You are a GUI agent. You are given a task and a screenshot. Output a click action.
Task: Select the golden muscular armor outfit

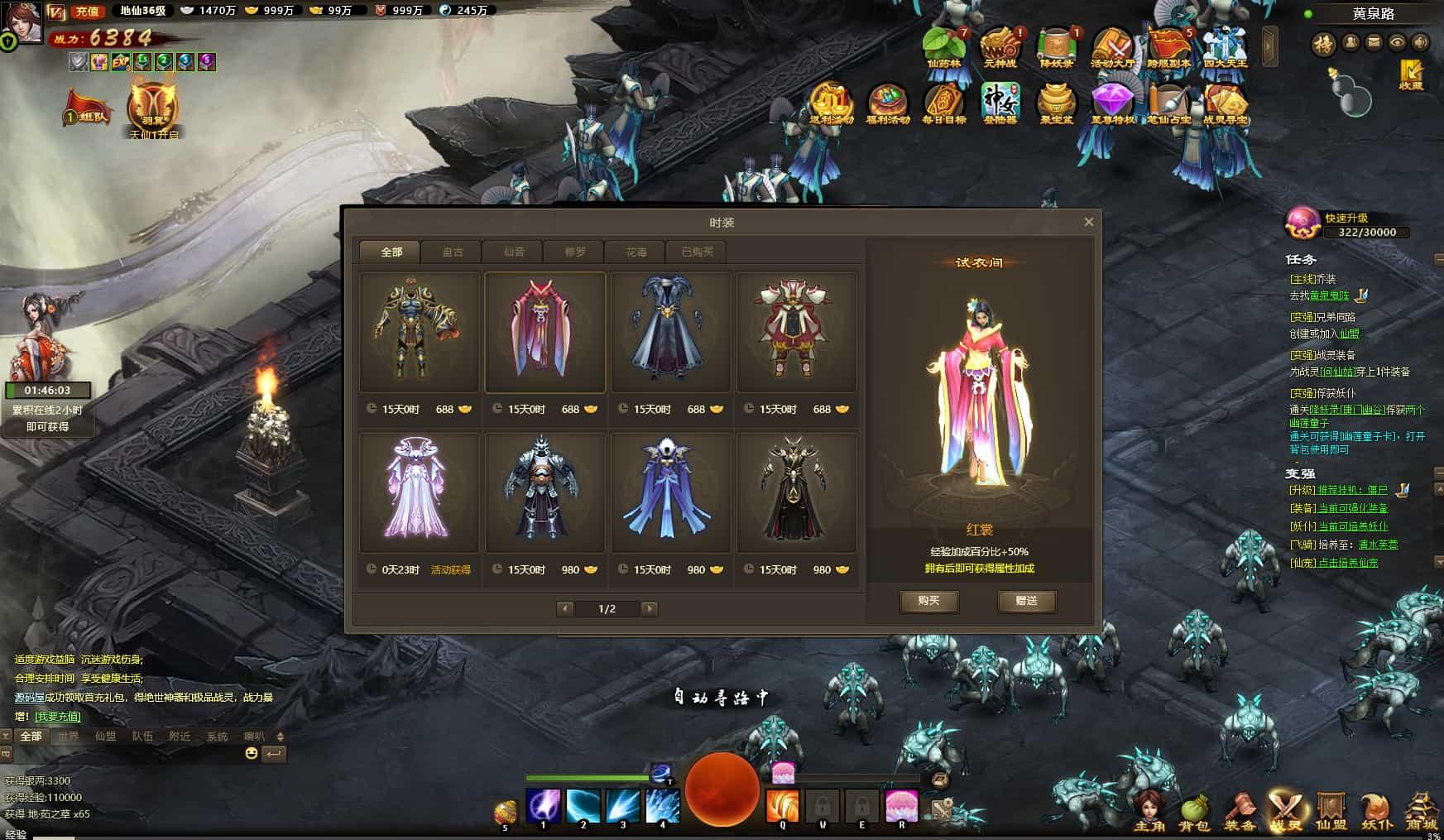419,331
